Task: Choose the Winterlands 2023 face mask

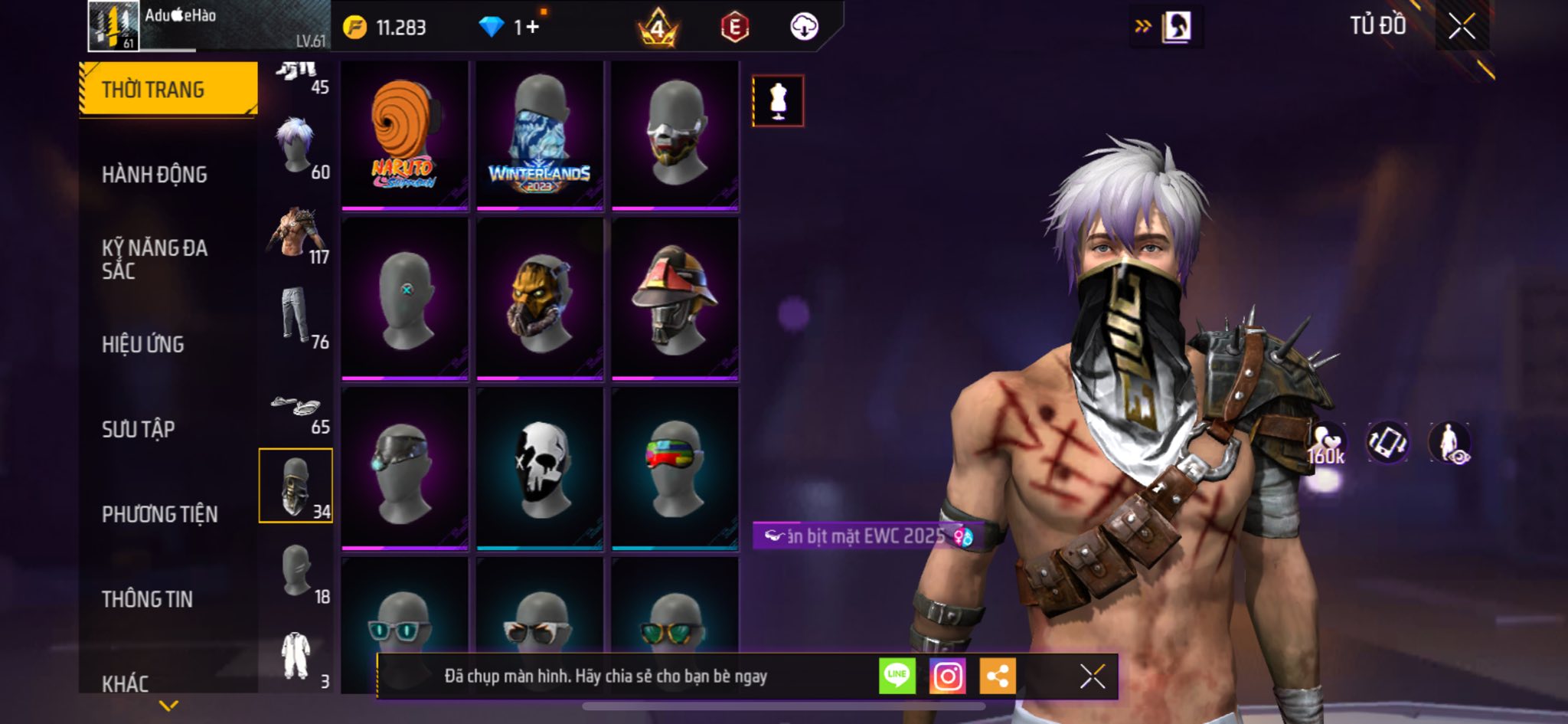Action: coord(539,135)
